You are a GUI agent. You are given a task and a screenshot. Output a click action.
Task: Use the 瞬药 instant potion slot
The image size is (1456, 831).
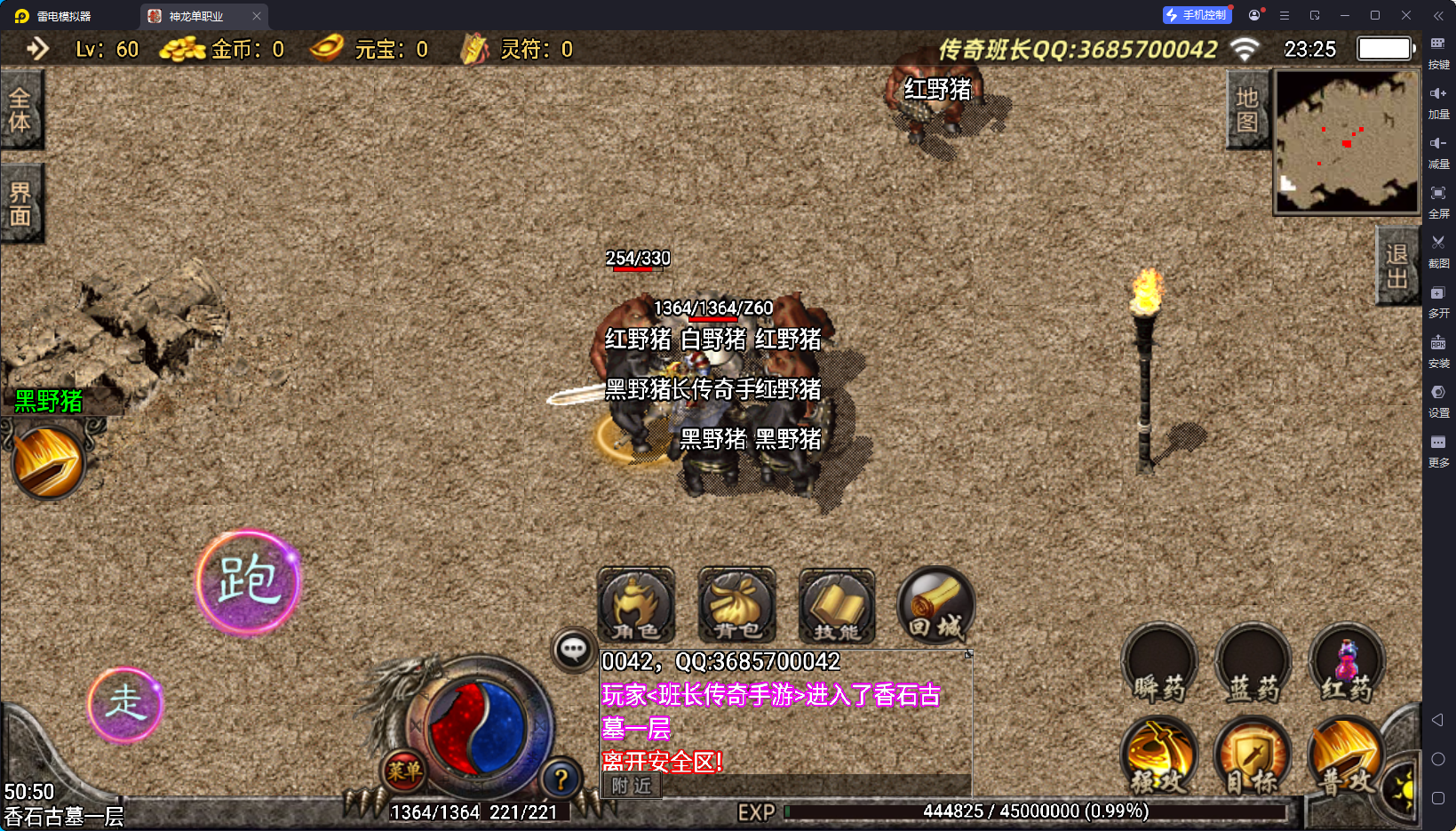click(x=1159, y=667)
